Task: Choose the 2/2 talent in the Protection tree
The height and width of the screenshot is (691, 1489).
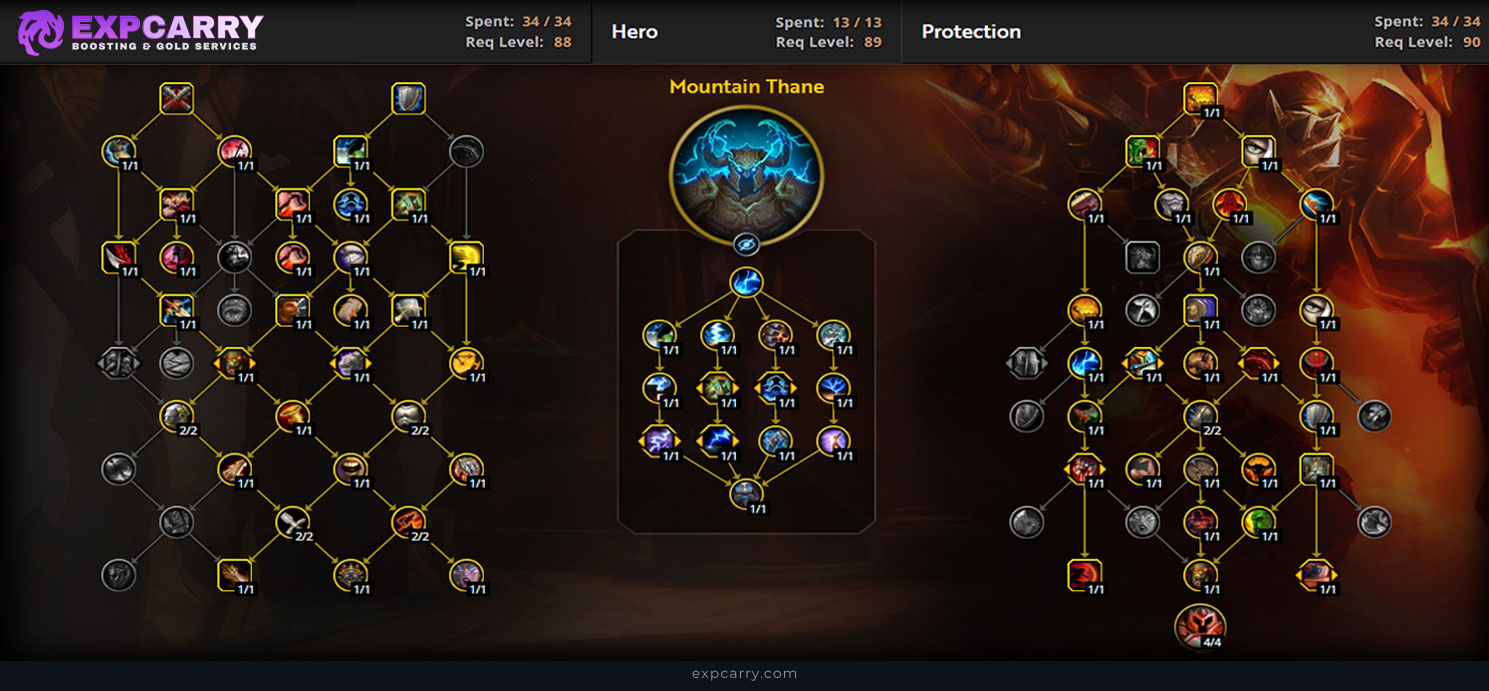Action: (x=1200, y=416)
